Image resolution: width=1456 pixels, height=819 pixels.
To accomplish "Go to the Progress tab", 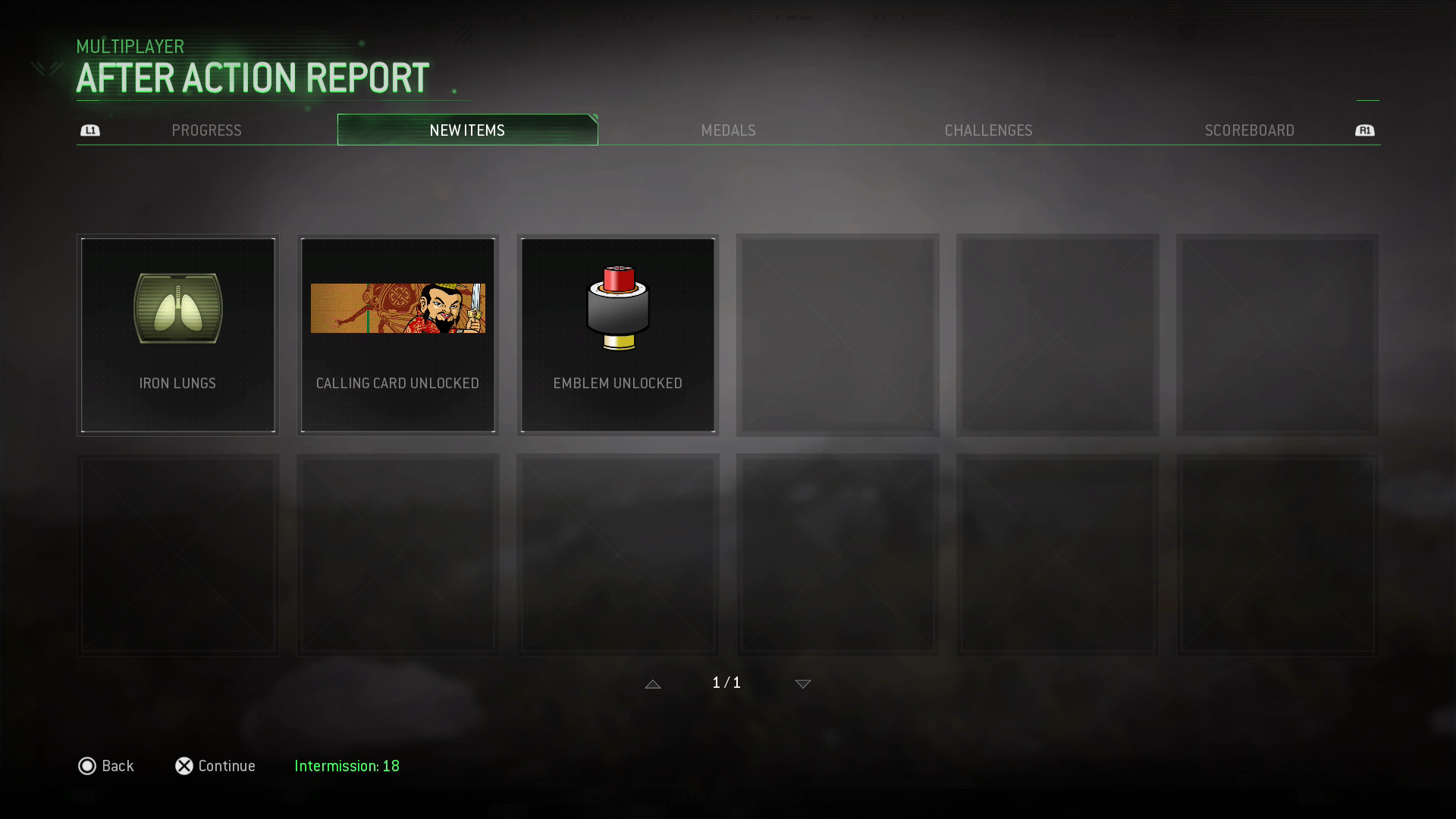I will [206, 130].
